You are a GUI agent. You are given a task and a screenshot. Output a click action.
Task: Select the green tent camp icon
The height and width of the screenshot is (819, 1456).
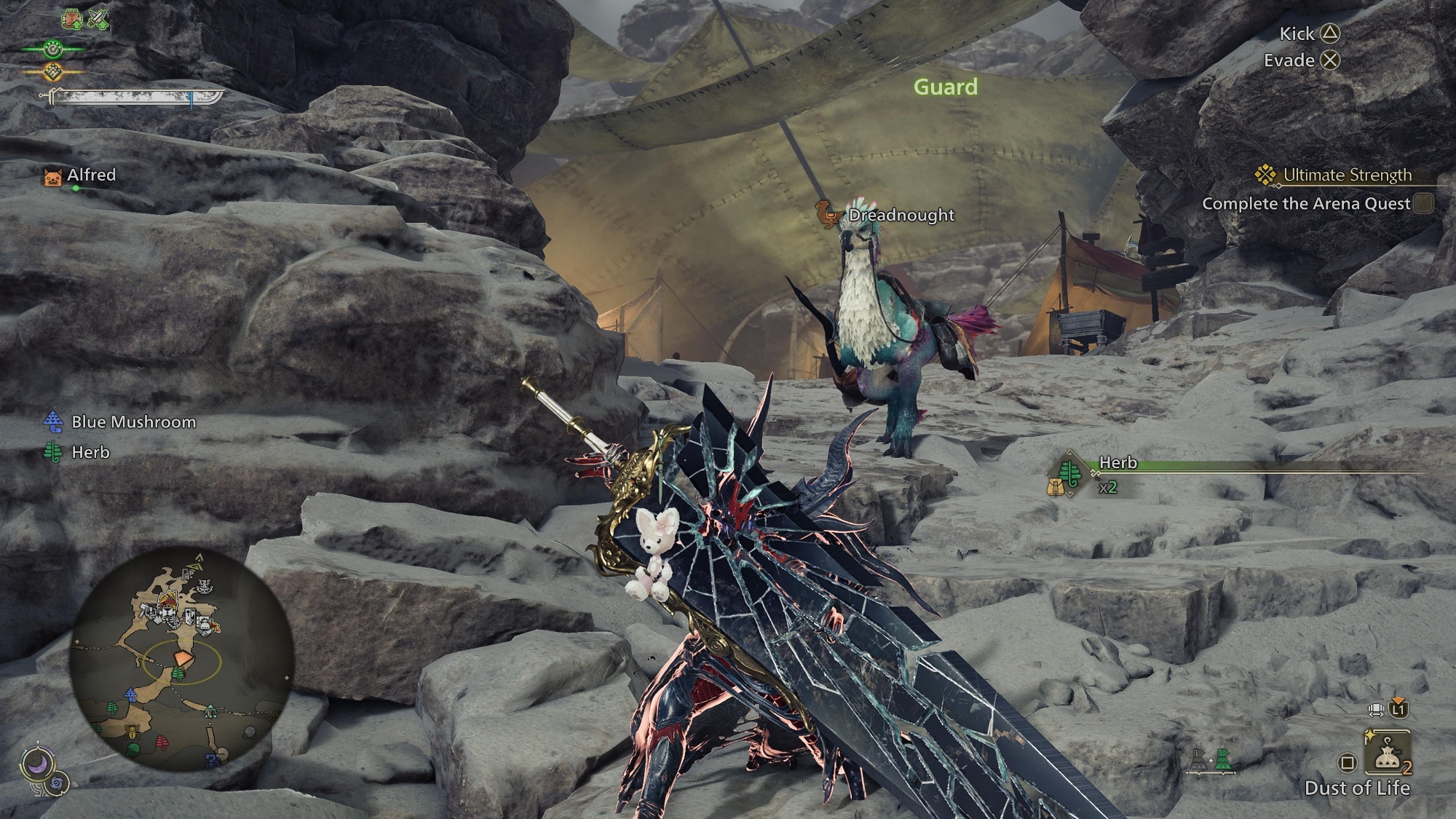click(x=1222, y=761)
